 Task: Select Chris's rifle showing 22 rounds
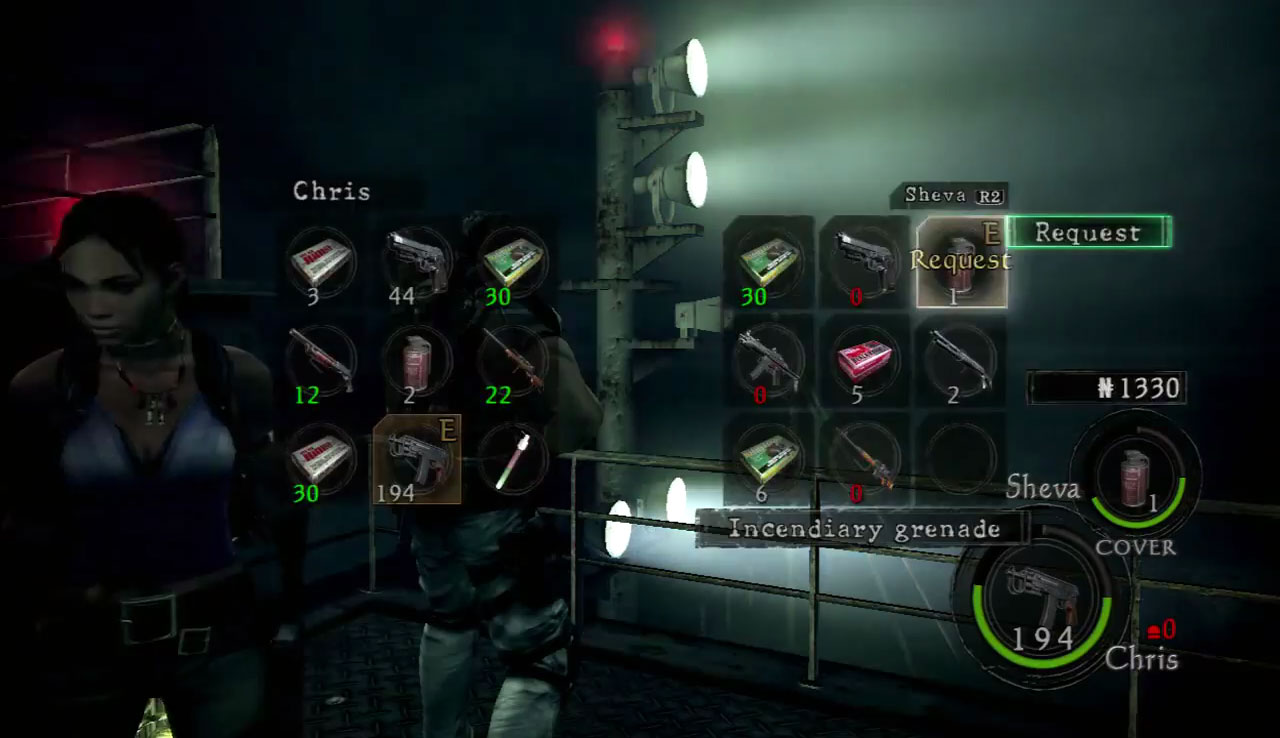[513, 360]
